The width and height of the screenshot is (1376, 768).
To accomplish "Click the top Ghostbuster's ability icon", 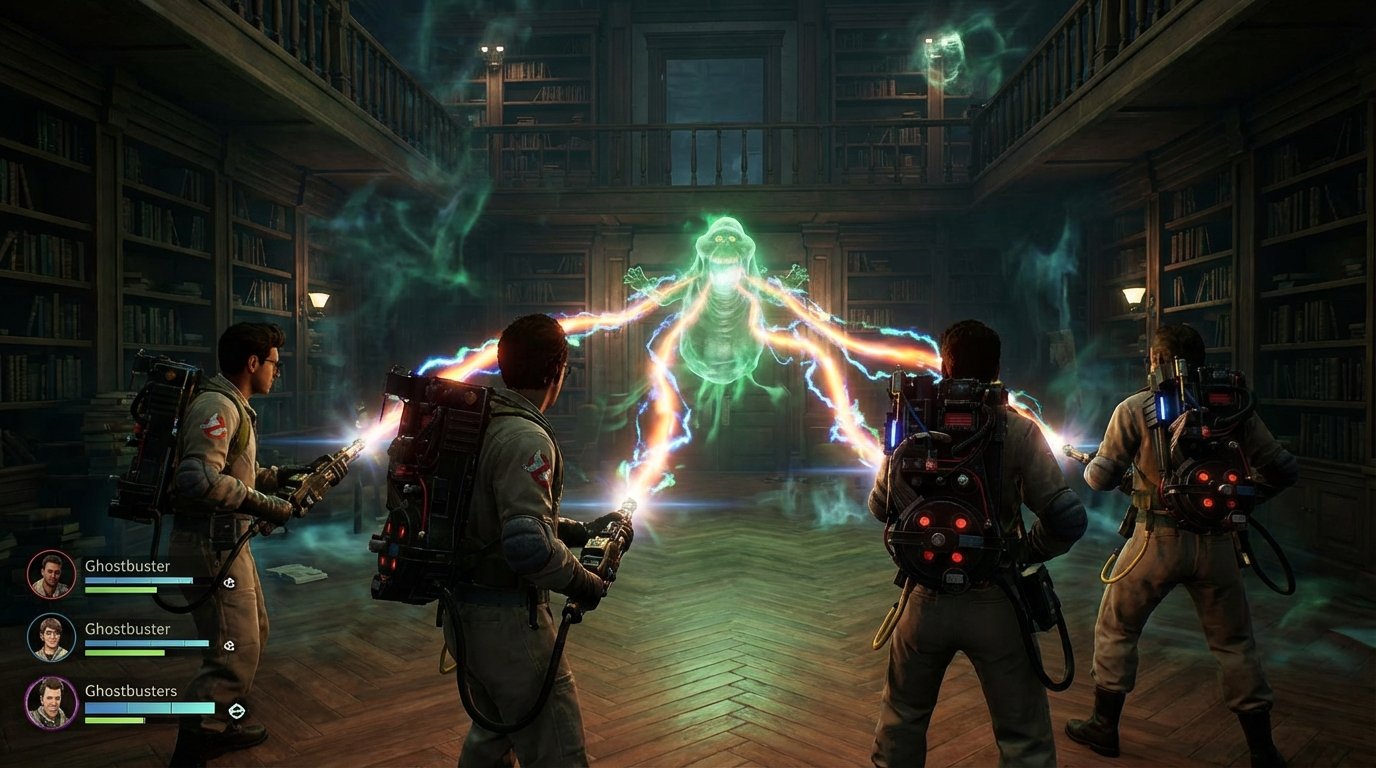I will click(x=228, y=583).
